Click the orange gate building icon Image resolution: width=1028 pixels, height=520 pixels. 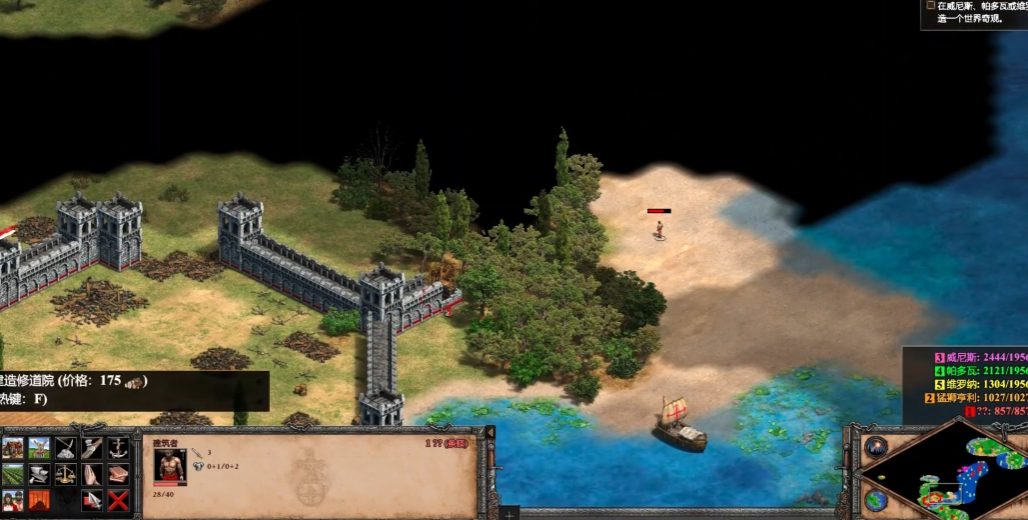[40, 499]
